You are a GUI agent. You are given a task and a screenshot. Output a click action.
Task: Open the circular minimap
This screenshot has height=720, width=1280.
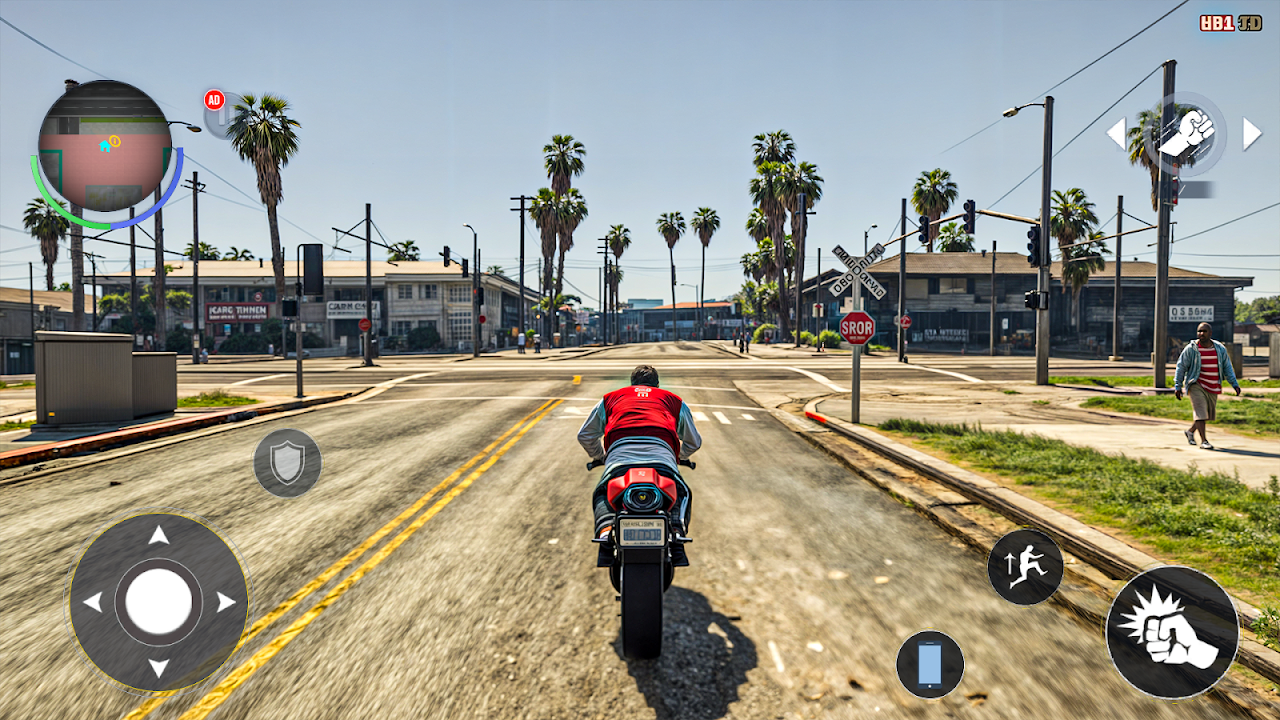pos(105,146)
